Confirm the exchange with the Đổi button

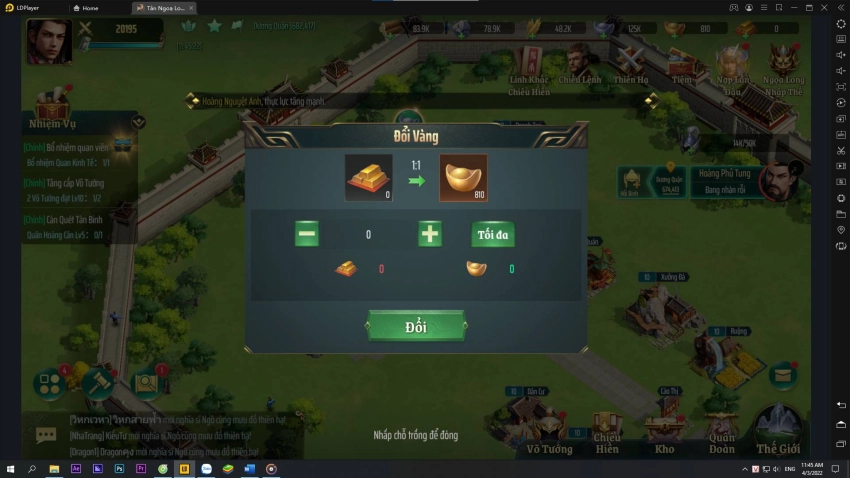click(416, 326)
